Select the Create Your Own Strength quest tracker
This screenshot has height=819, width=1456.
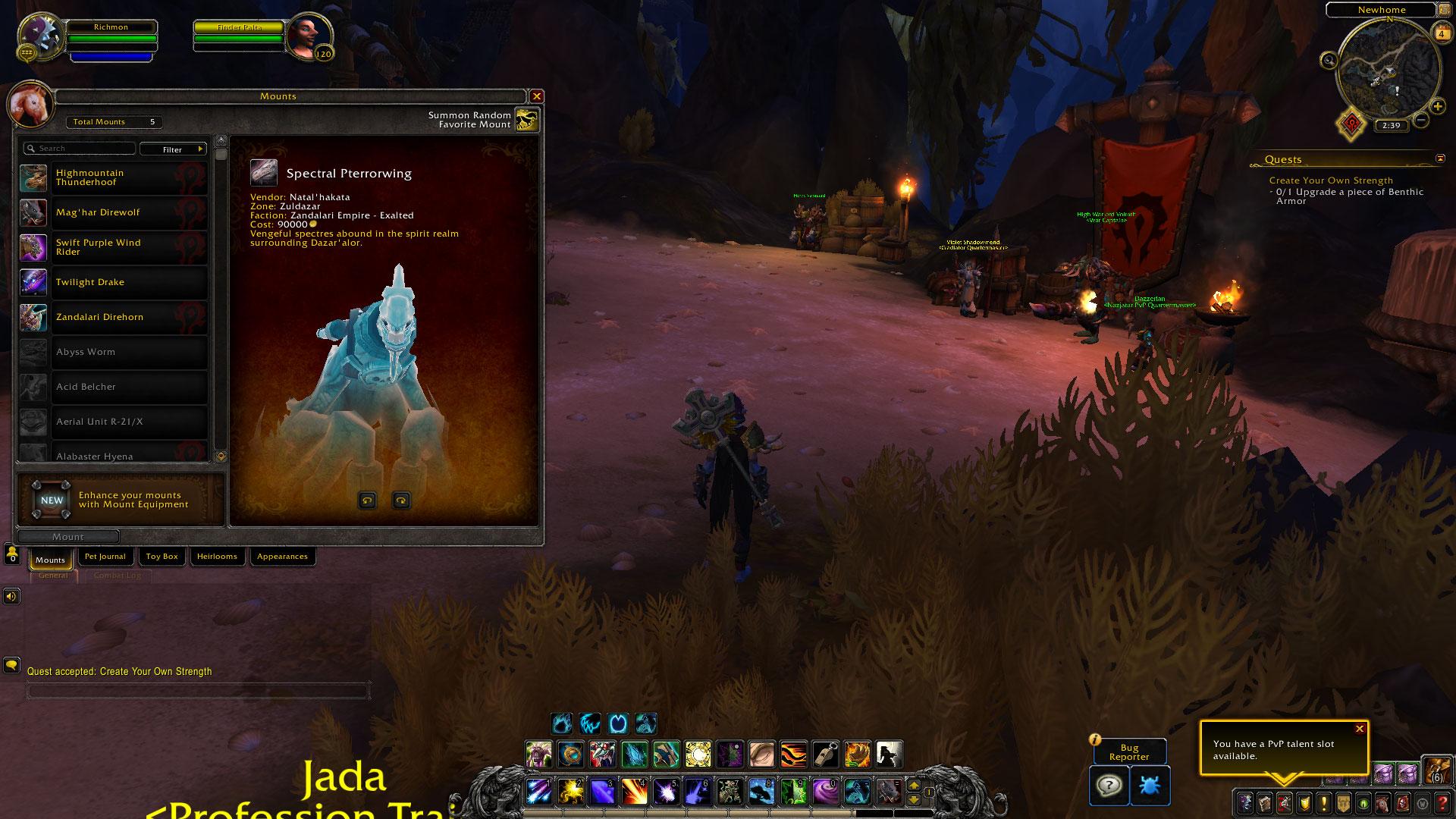click(1331, 180)
